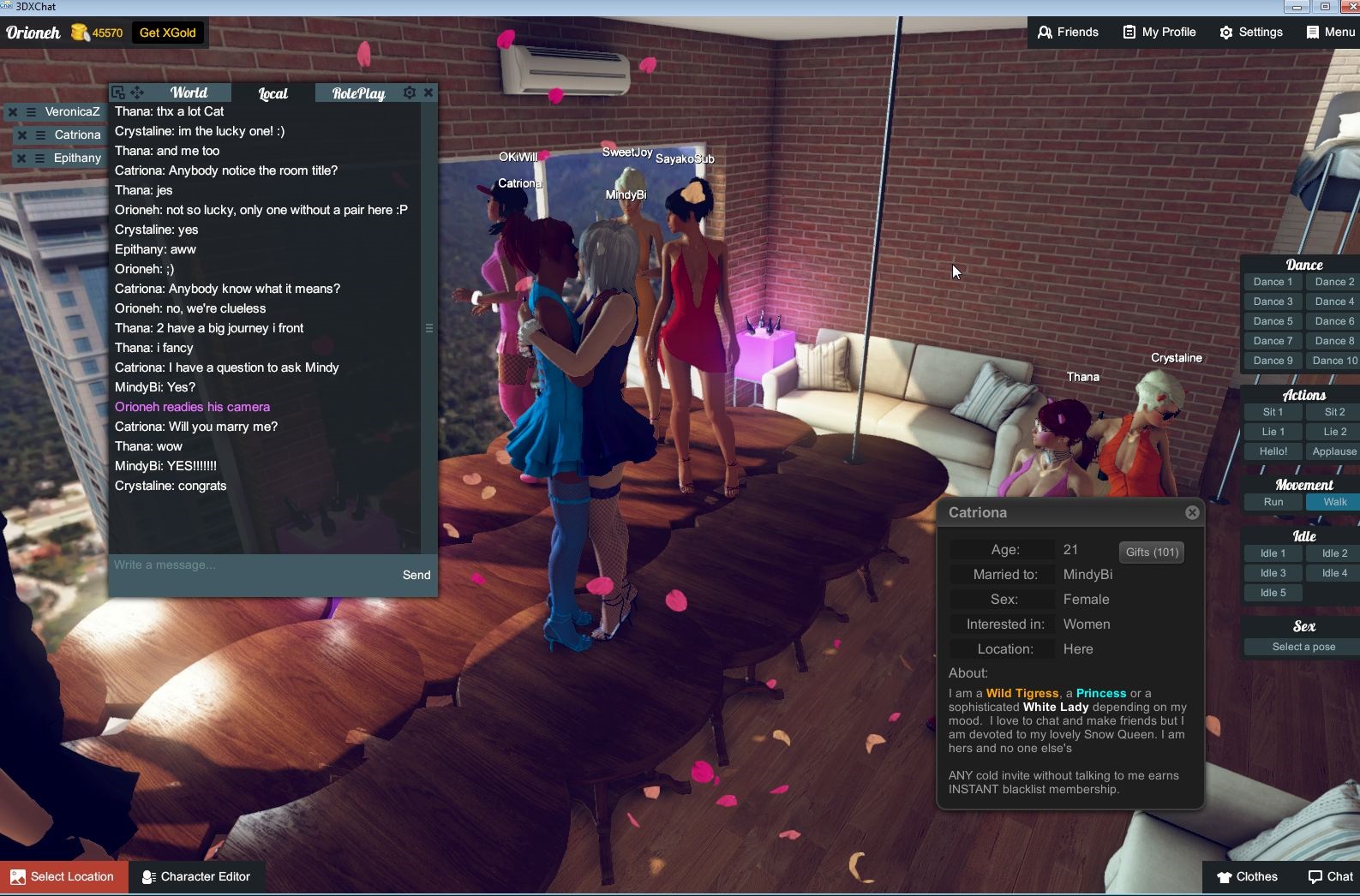Open the Clothes panel at bottom right
Image resolution: width=1360 pixels, height=896 pixels.
click(1248, 876)
